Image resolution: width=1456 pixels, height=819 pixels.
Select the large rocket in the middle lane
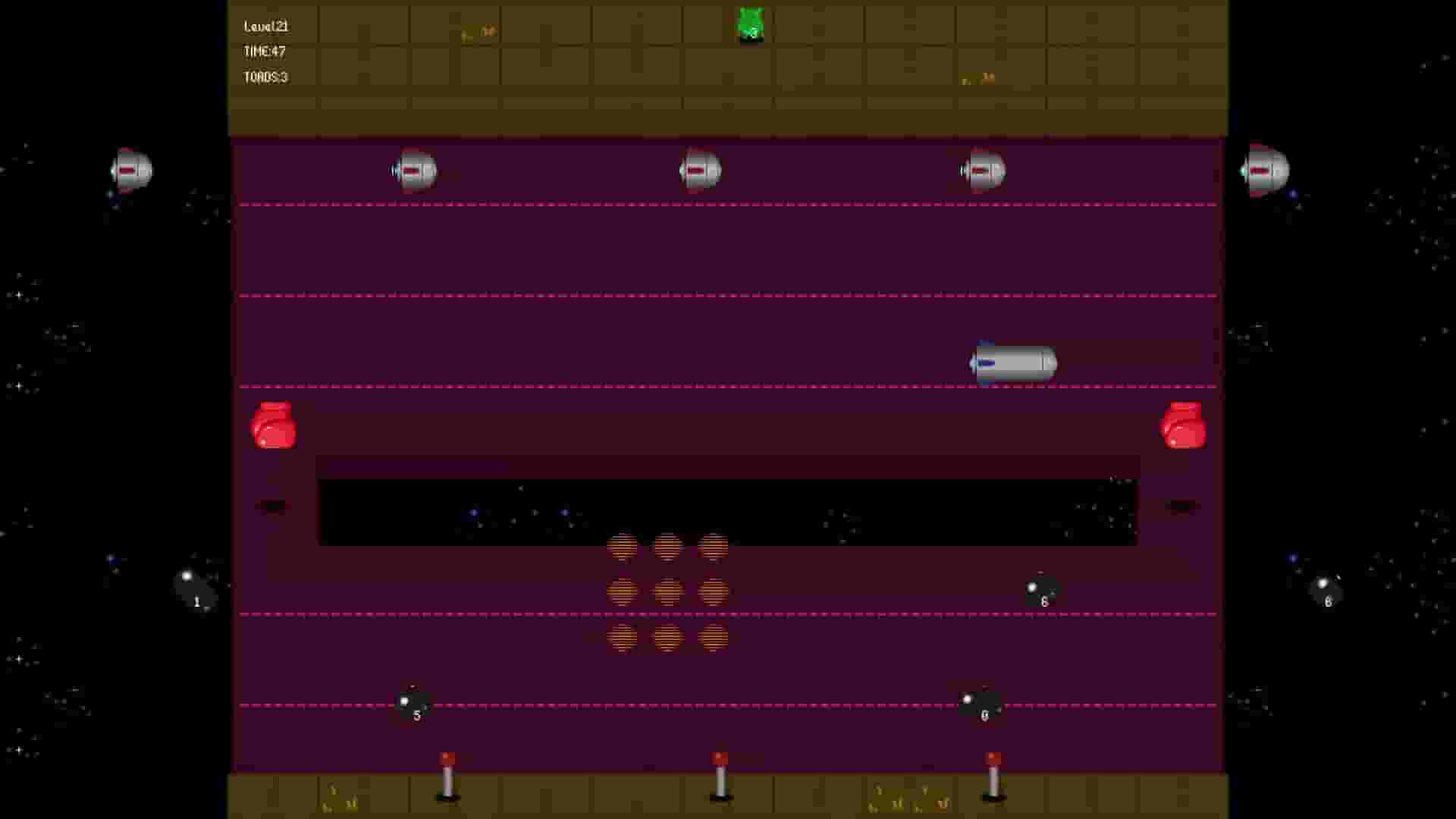tap(1012, 364)
